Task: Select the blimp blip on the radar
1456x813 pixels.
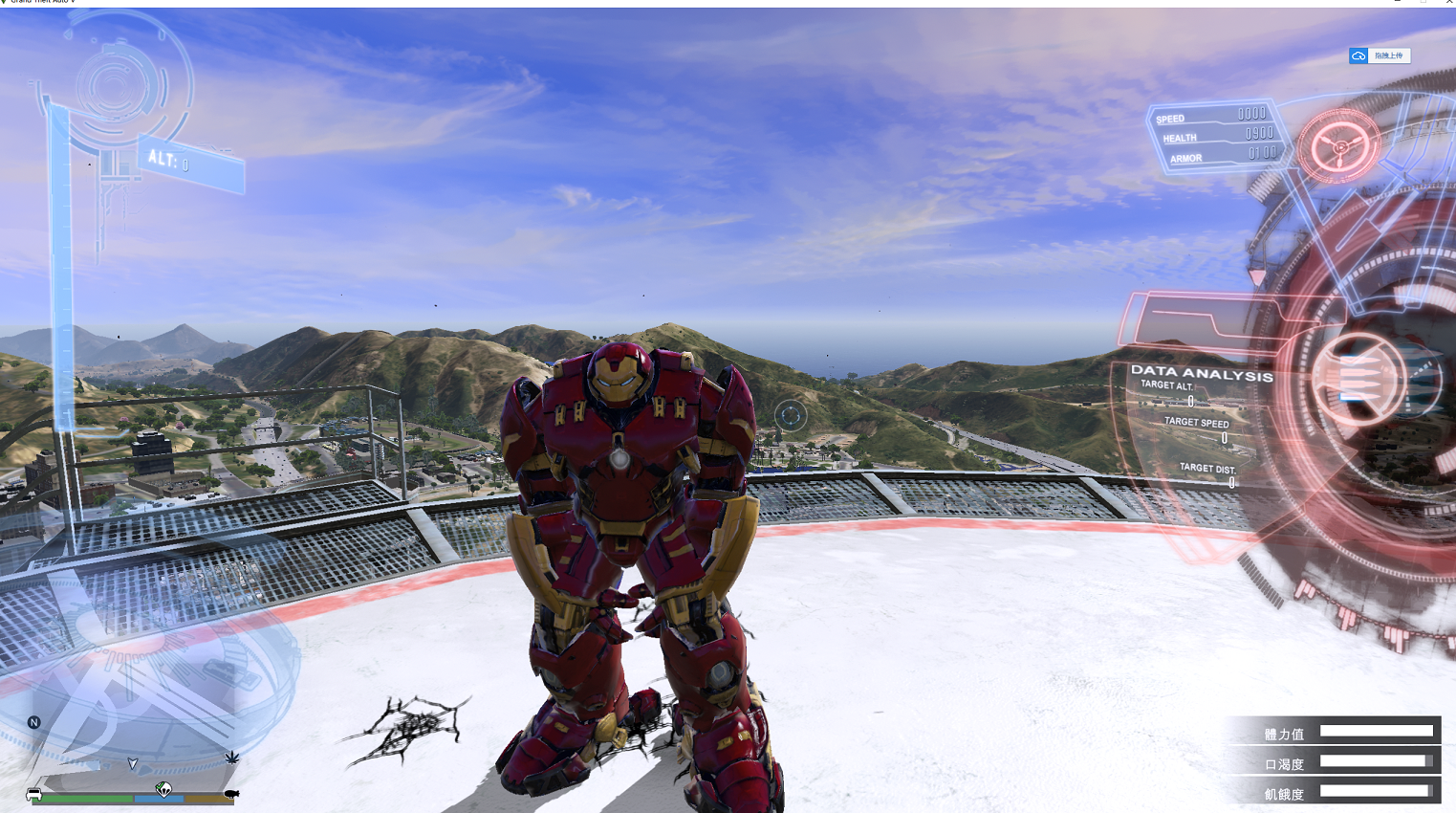Action: click(230, 794)
